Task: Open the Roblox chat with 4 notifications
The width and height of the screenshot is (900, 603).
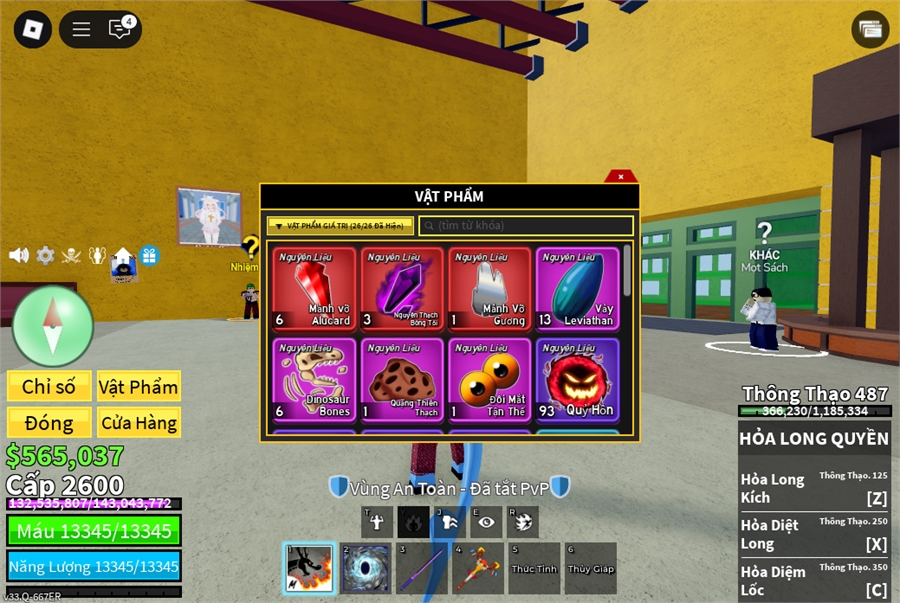Action: point(120,29)
